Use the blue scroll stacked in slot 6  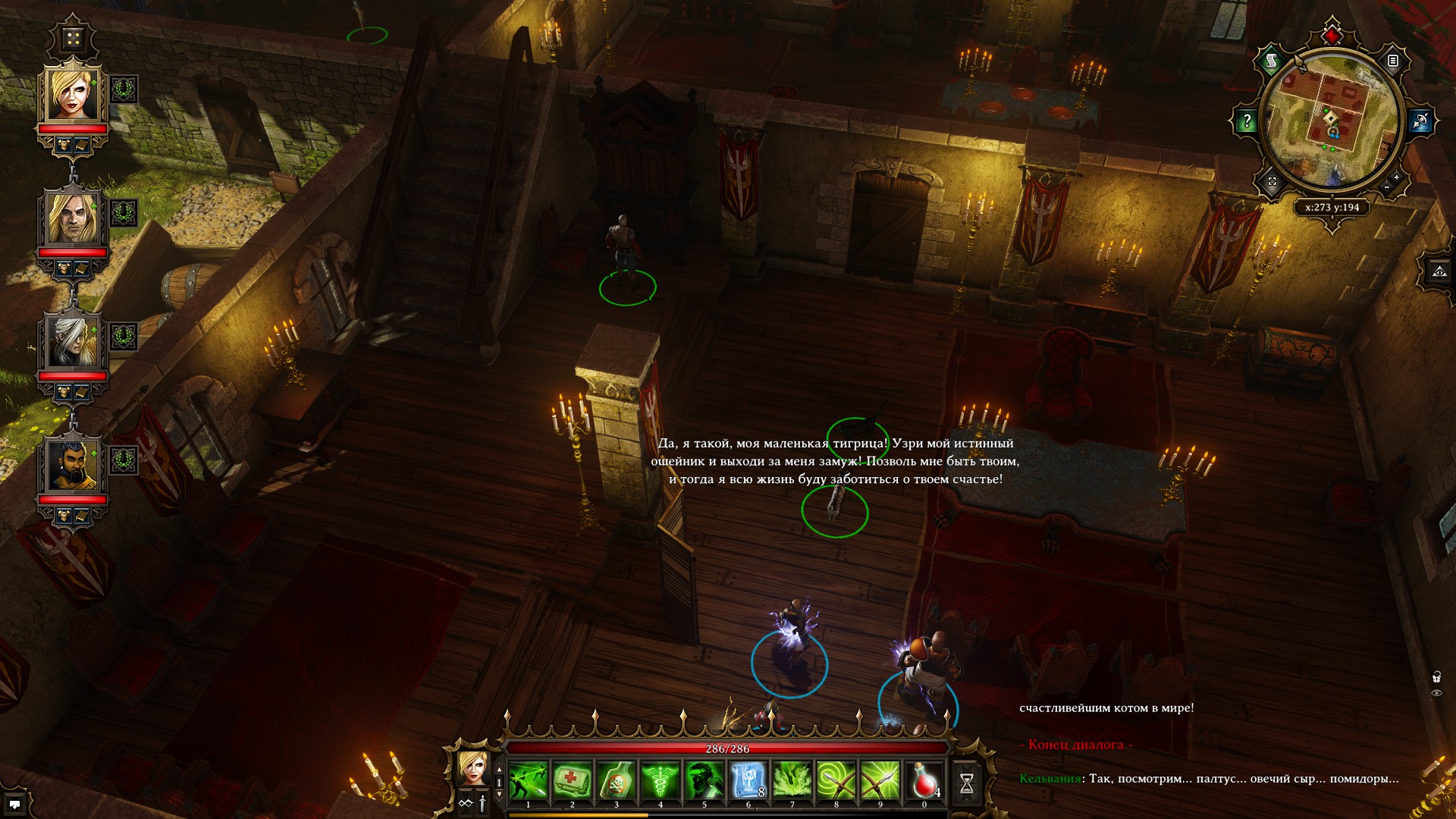pyautogui.click(x=747, y=778)
